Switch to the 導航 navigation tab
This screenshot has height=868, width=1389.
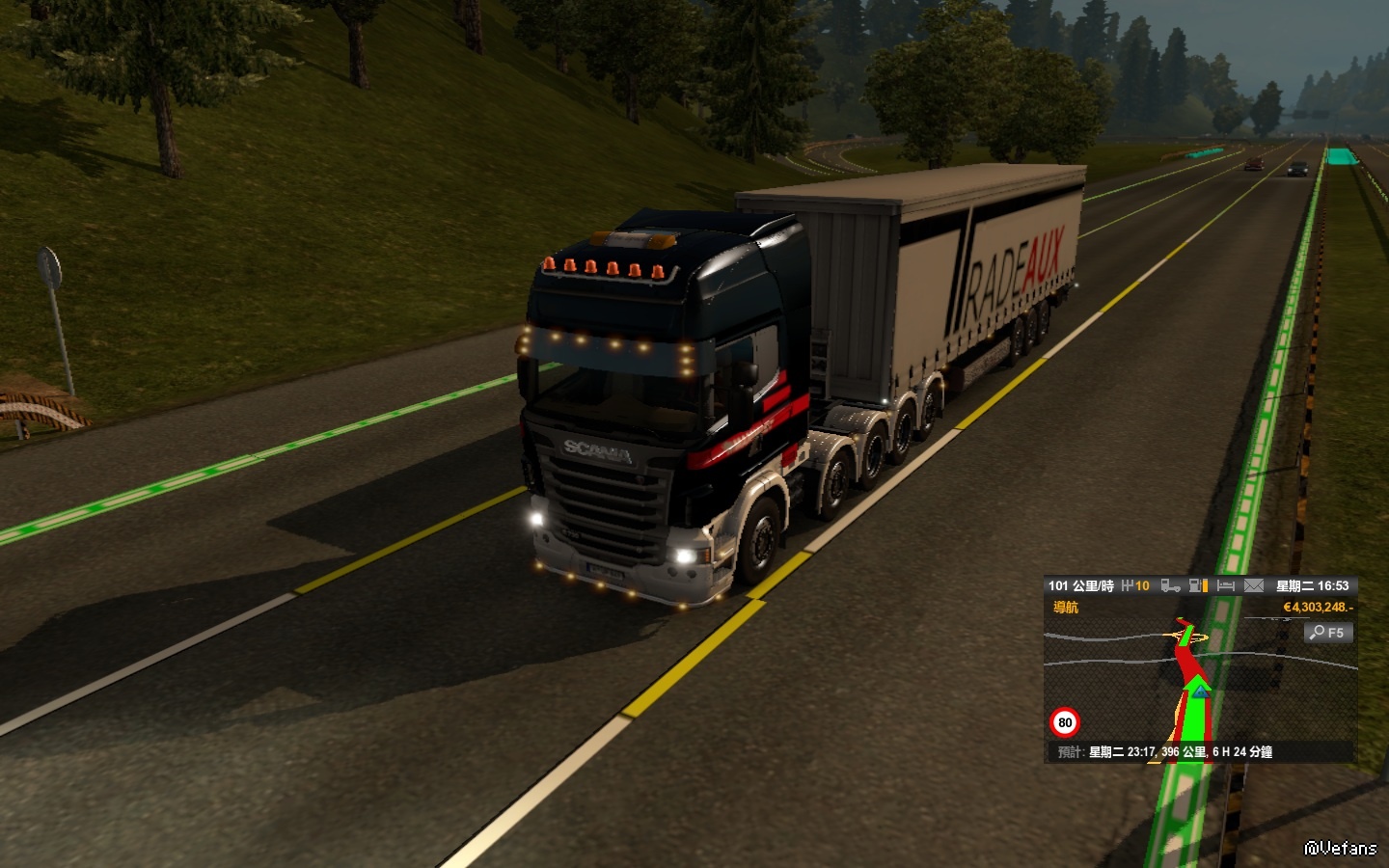point(1066,607)
